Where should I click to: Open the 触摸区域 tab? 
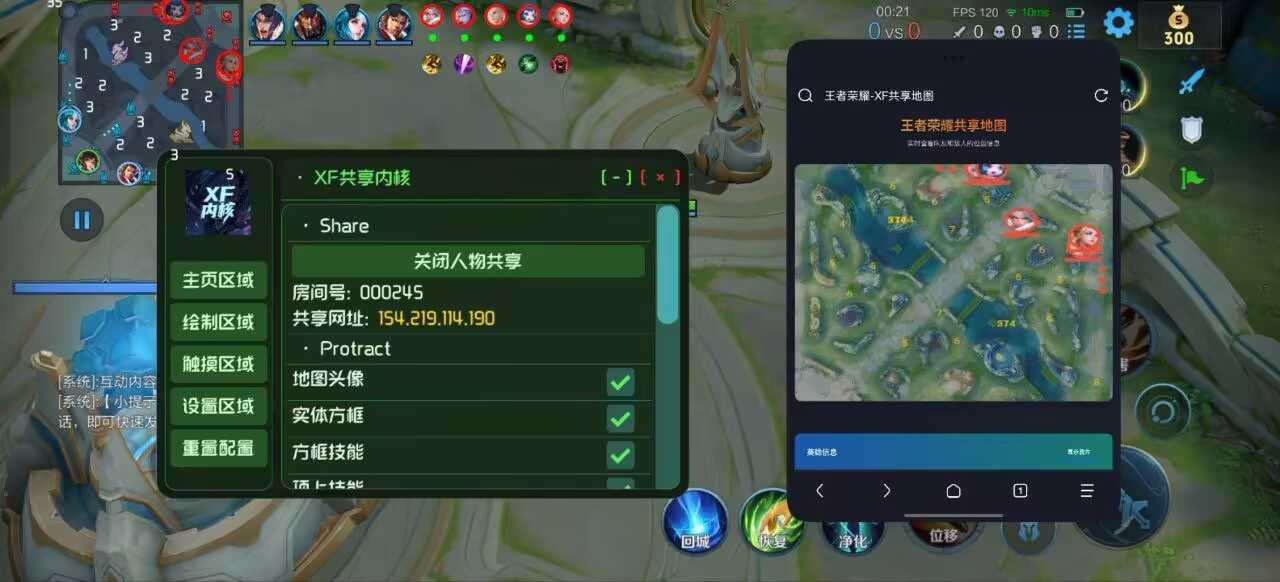[218, 364]
